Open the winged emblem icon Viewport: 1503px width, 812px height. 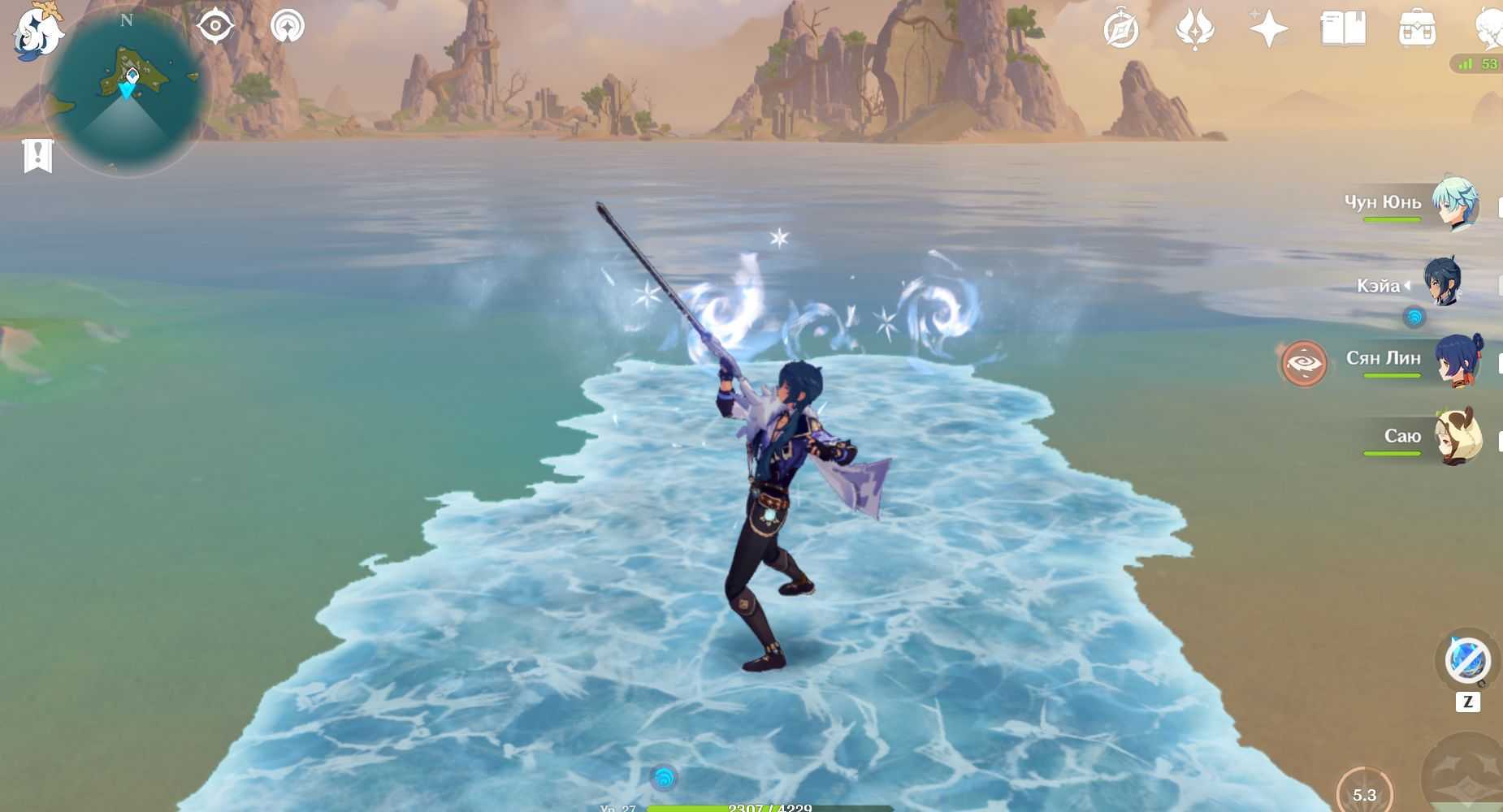[x=1194, y=30]
